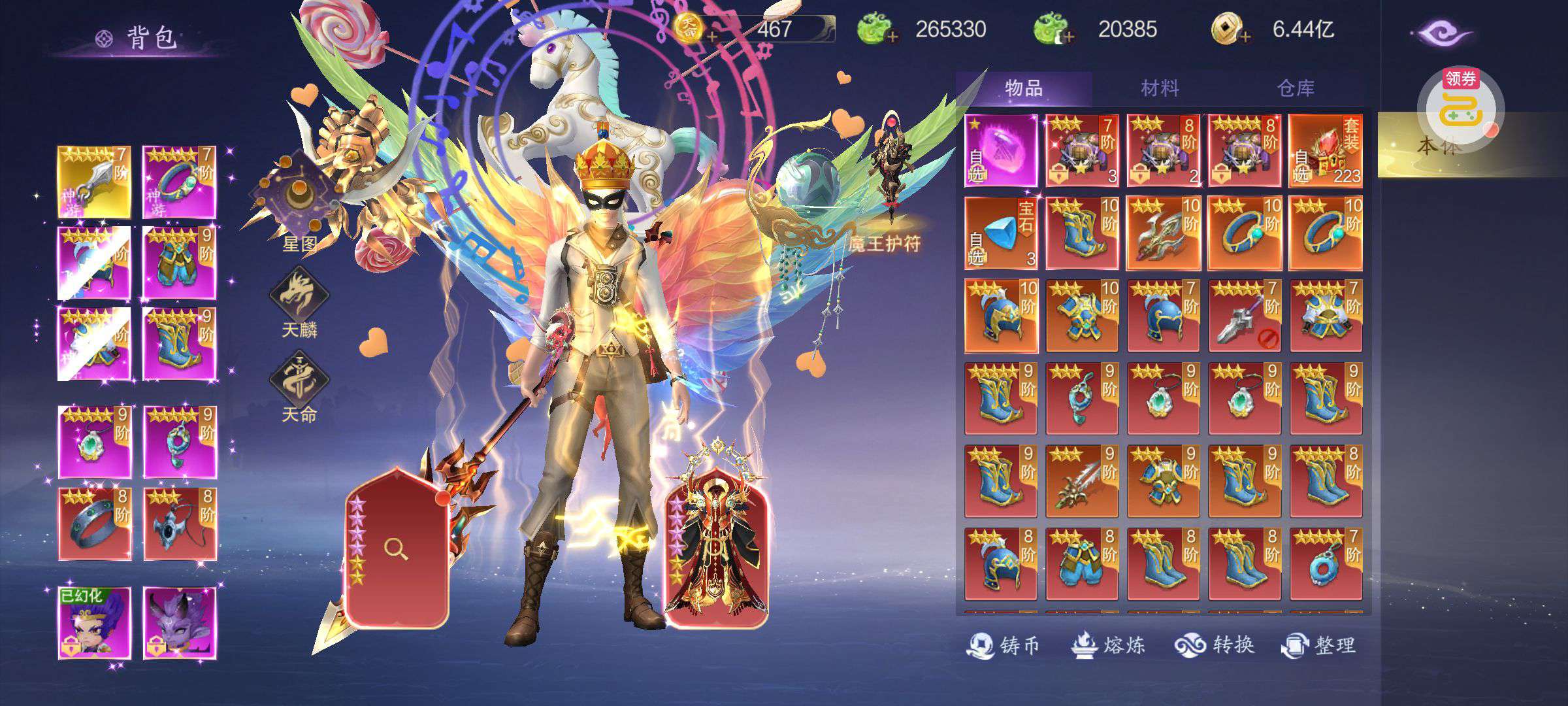Screen dimensions: 1568x706
Task: Select the equipped 7阶 dagger slot
Action: [95, 182]
